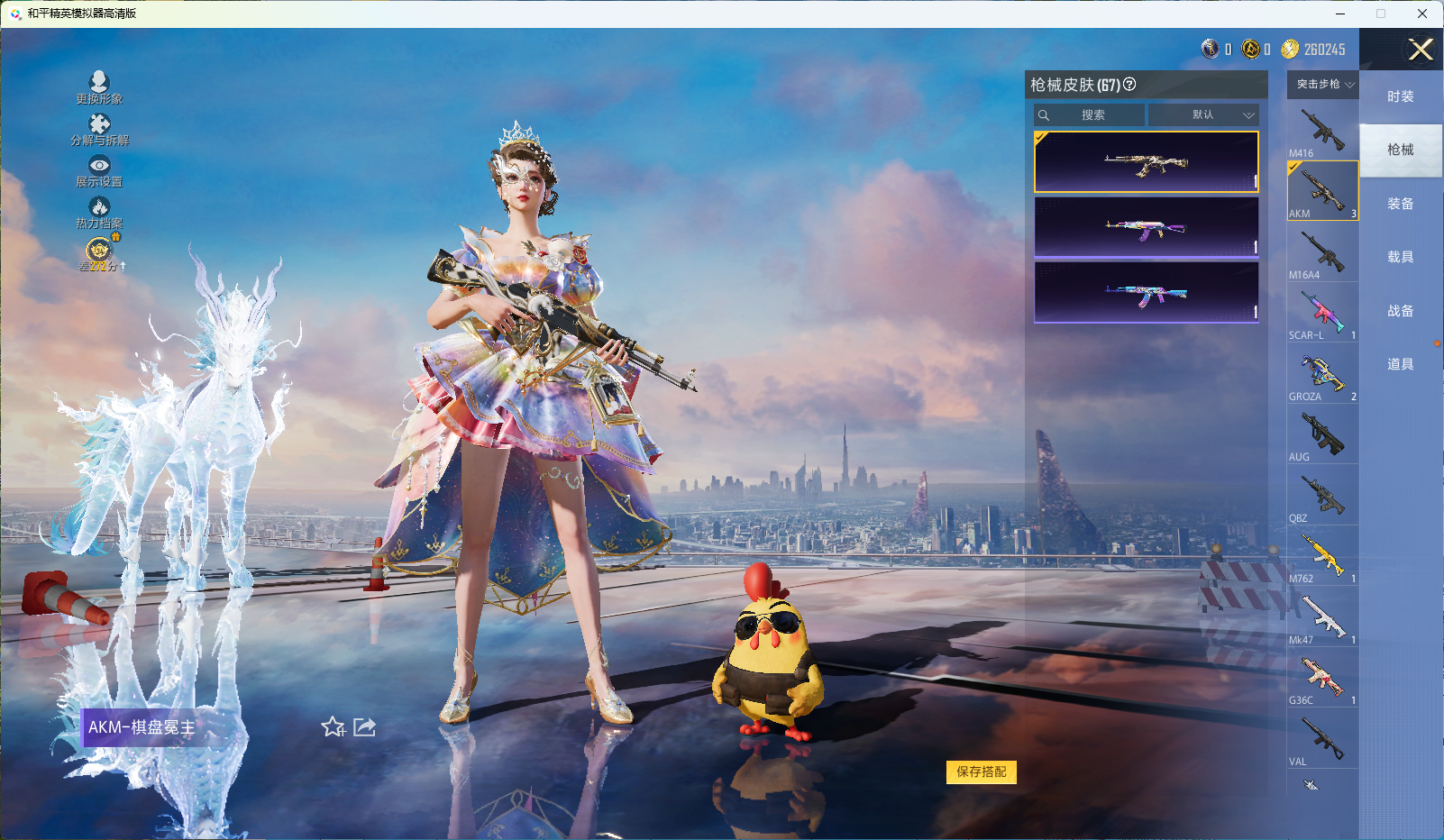Select the blue AKM skin
The image size is (1444, 840).
coord(1146,293)
